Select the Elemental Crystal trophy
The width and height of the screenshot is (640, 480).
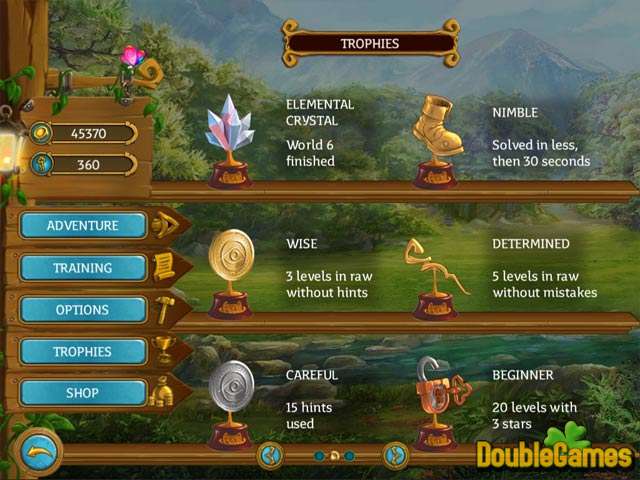point(230,141)
